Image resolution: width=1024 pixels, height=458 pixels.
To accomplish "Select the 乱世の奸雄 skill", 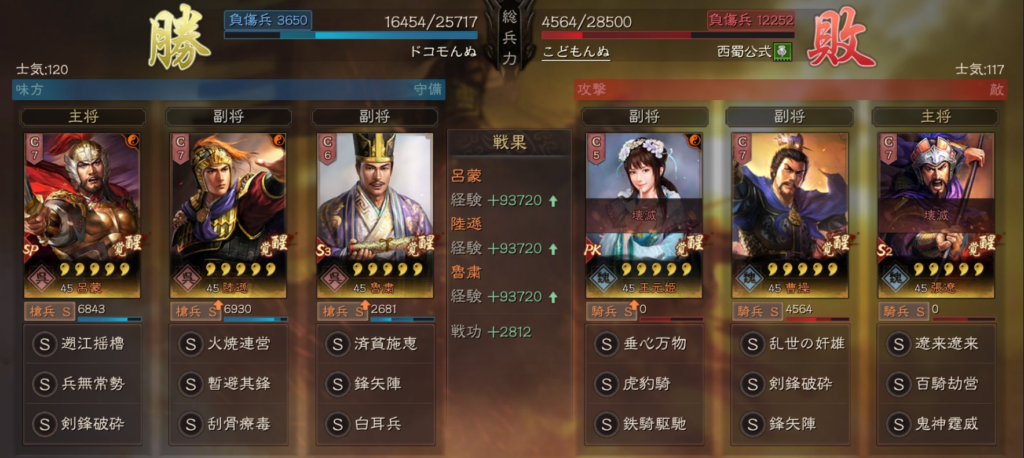I will [x=789, y=343].
